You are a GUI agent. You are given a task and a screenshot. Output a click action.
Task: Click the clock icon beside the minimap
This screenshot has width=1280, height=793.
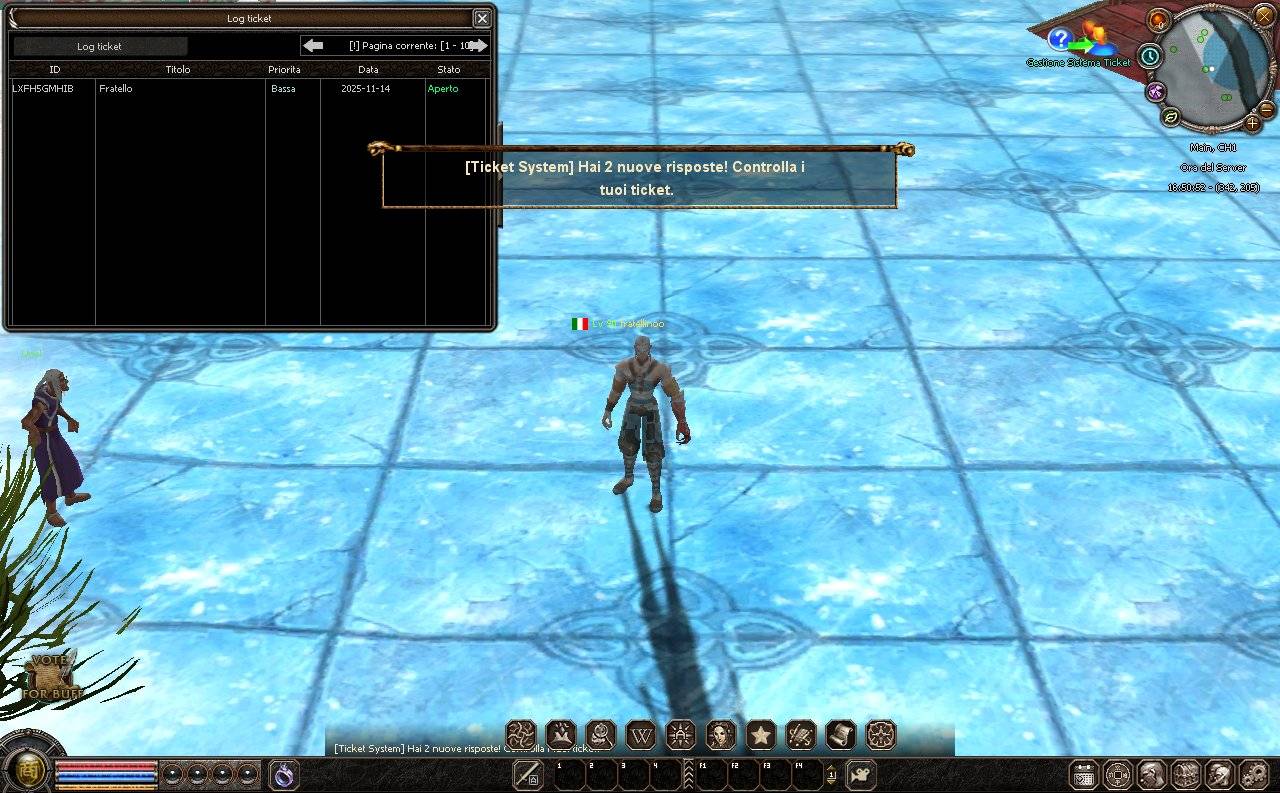pos(1150,57)
